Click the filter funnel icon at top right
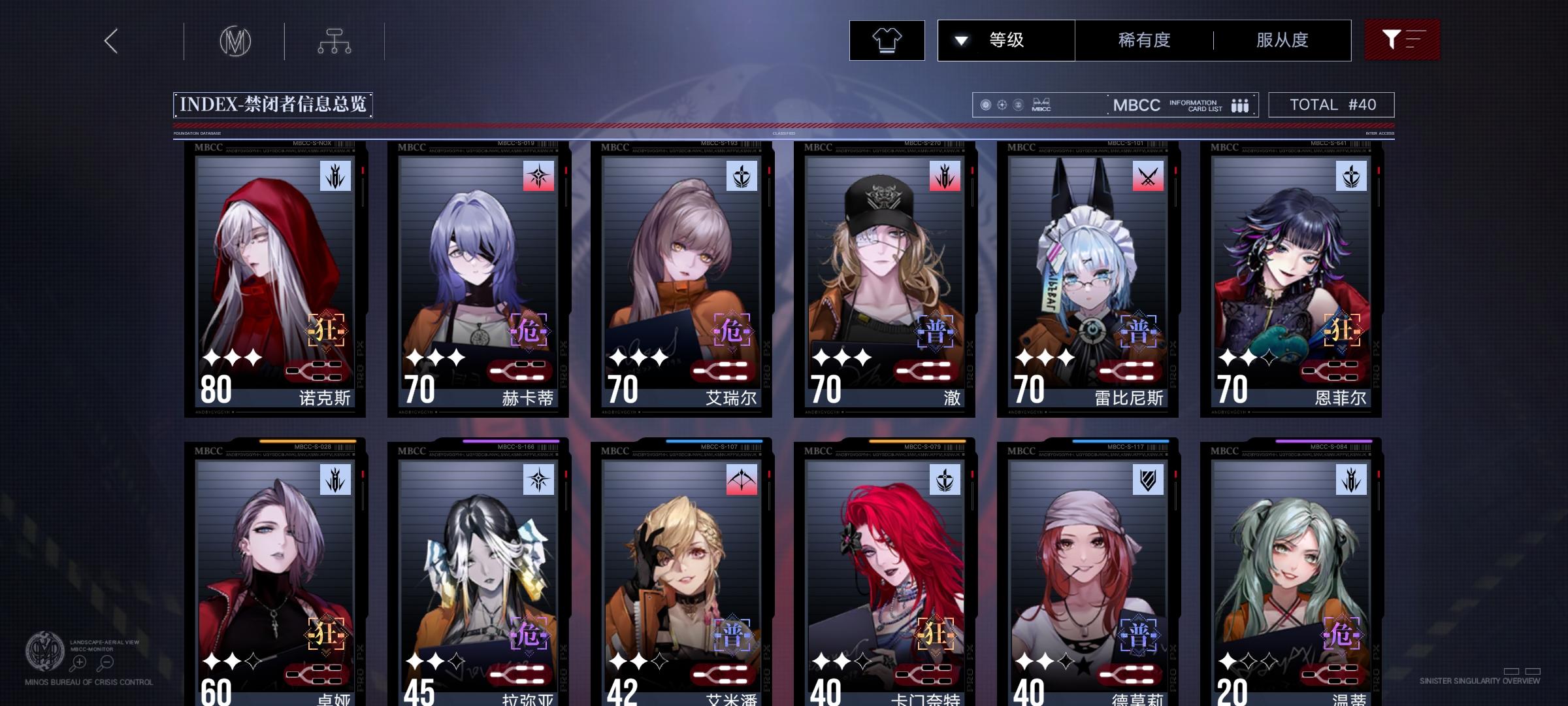Screen dimensions: 1568x706 1402,40
